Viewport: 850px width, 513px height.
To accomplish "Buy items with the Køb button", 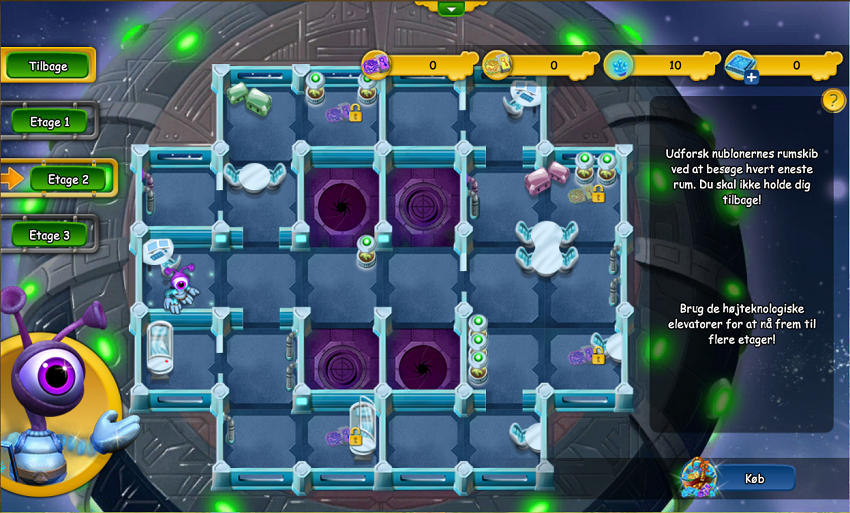I will (755, 479).
